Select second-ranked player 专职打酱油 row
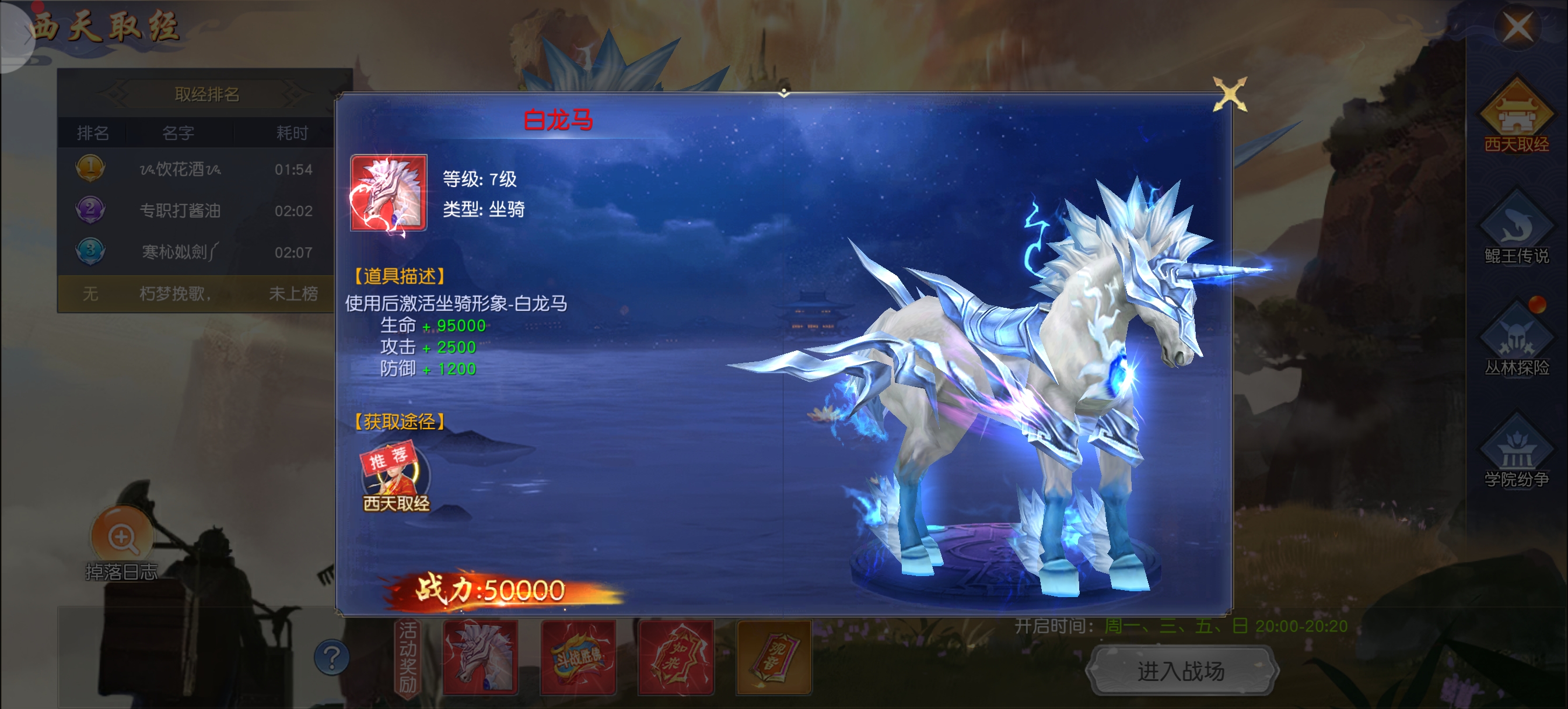 [195, 210]
